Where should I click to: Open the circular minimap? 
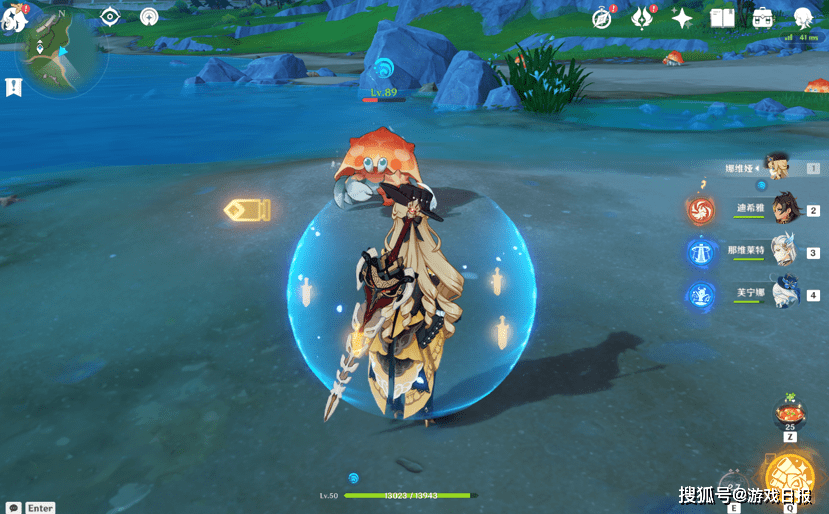(x=64, y=53)
